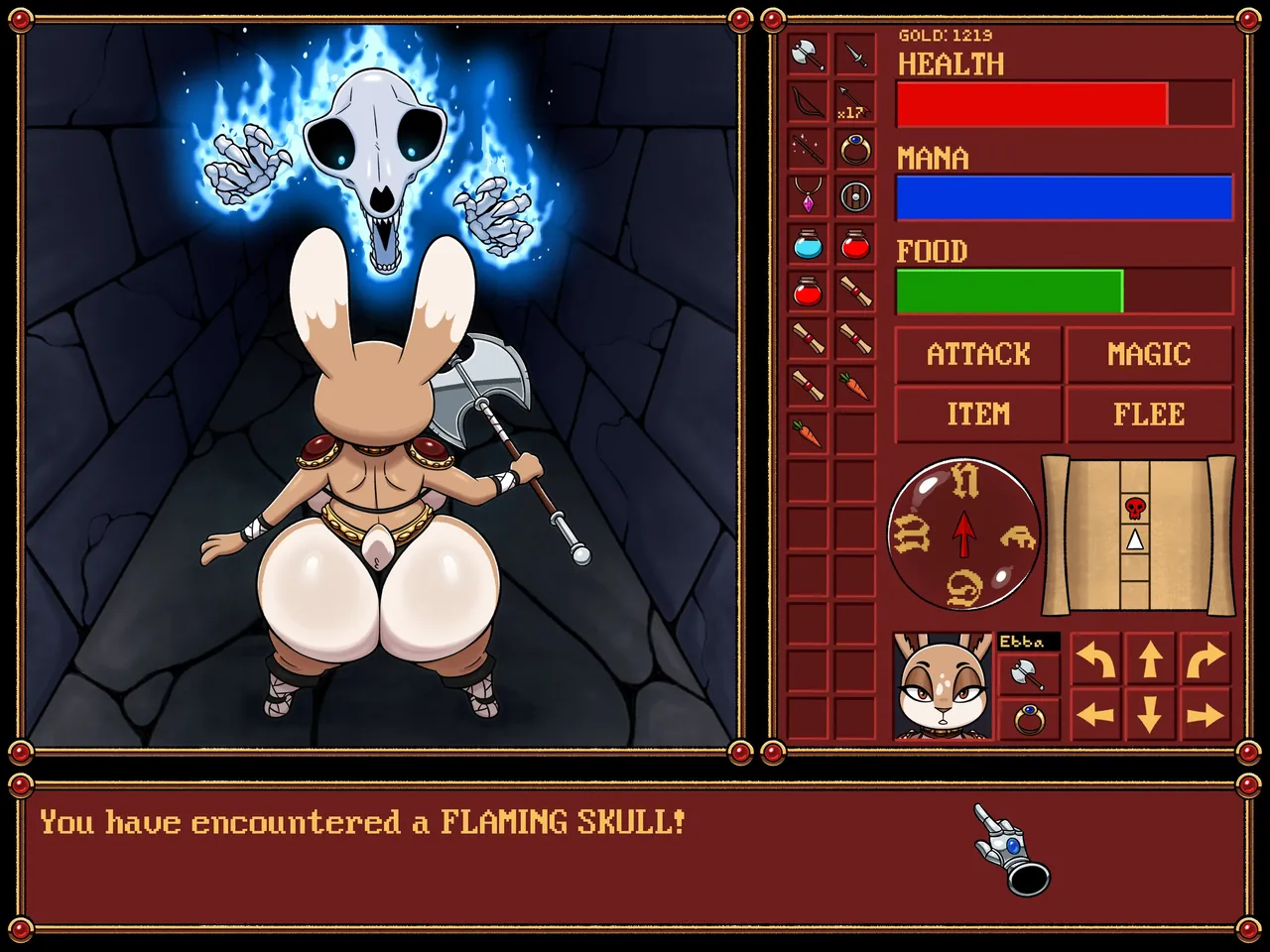The image size is (1270, 952).
Task: Select the arrows stack marked x17
Action: point(854,102)
